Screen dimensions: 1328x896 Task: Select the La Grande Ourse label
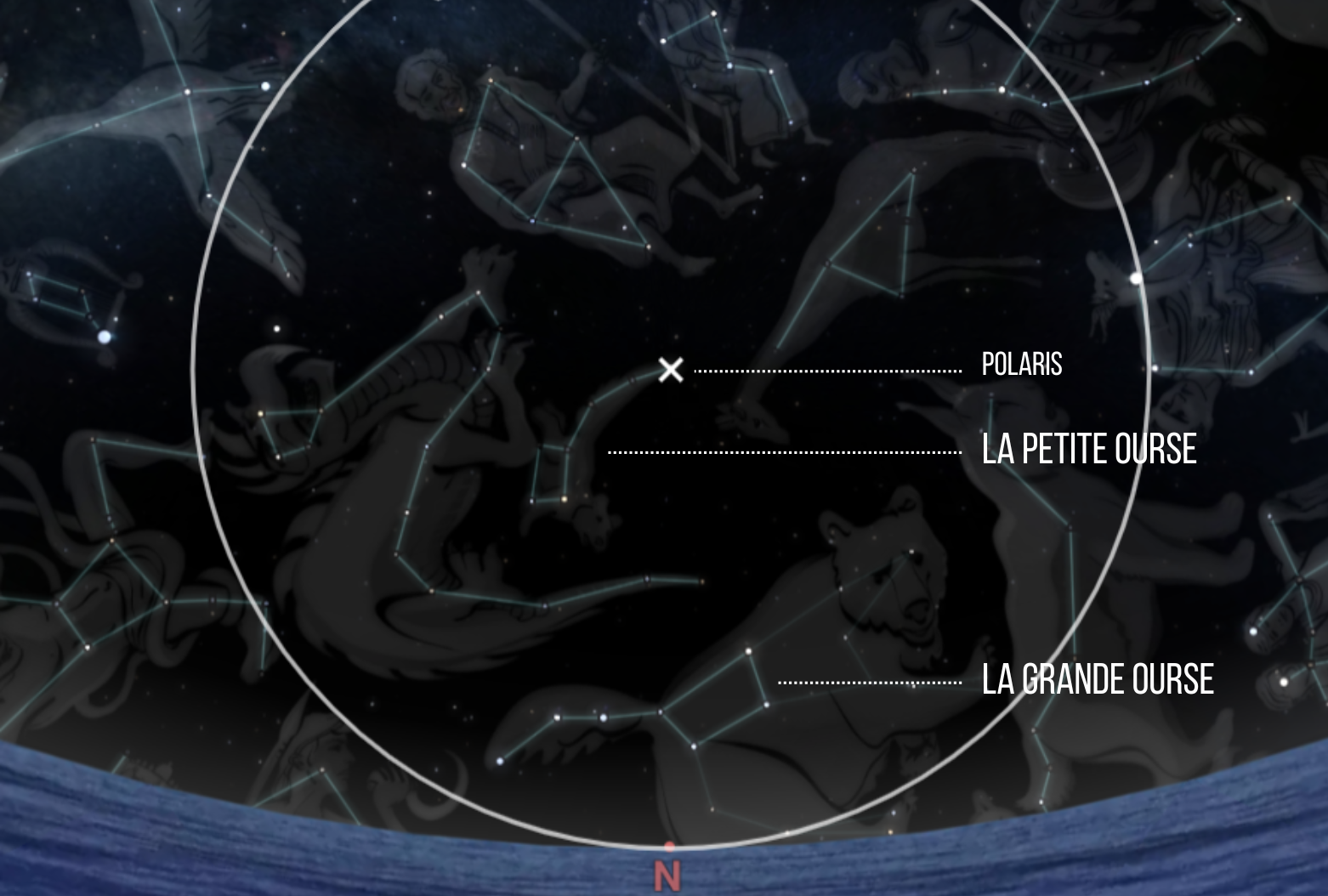click(1097, 679)
